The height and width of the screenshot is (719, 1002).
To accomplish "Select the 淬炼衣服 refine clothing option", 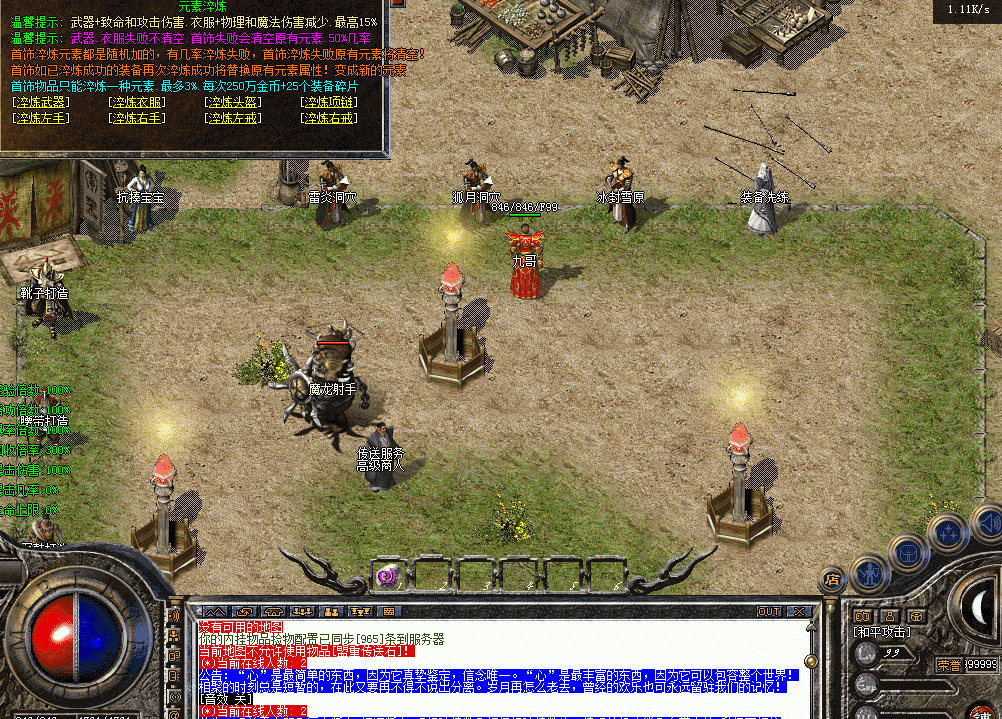I will tap(137, 102).
